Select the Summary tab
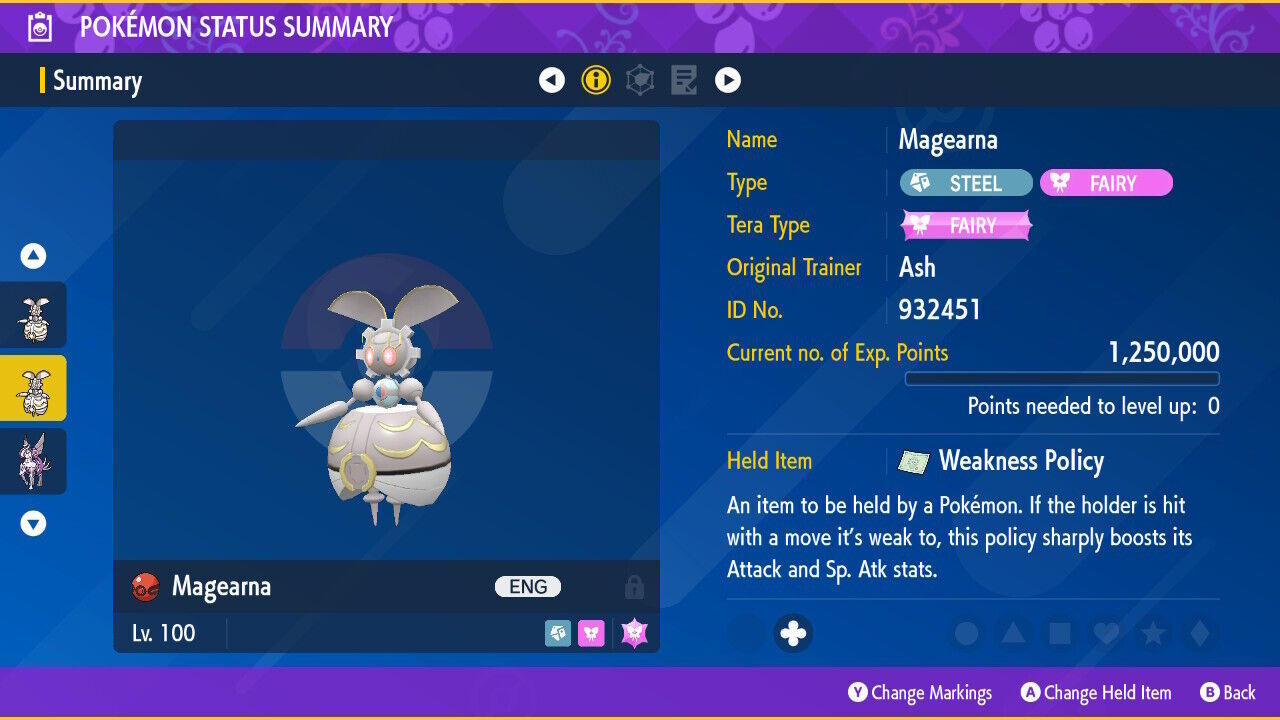This screenshot has height=720, width=1280. [100, 80]
